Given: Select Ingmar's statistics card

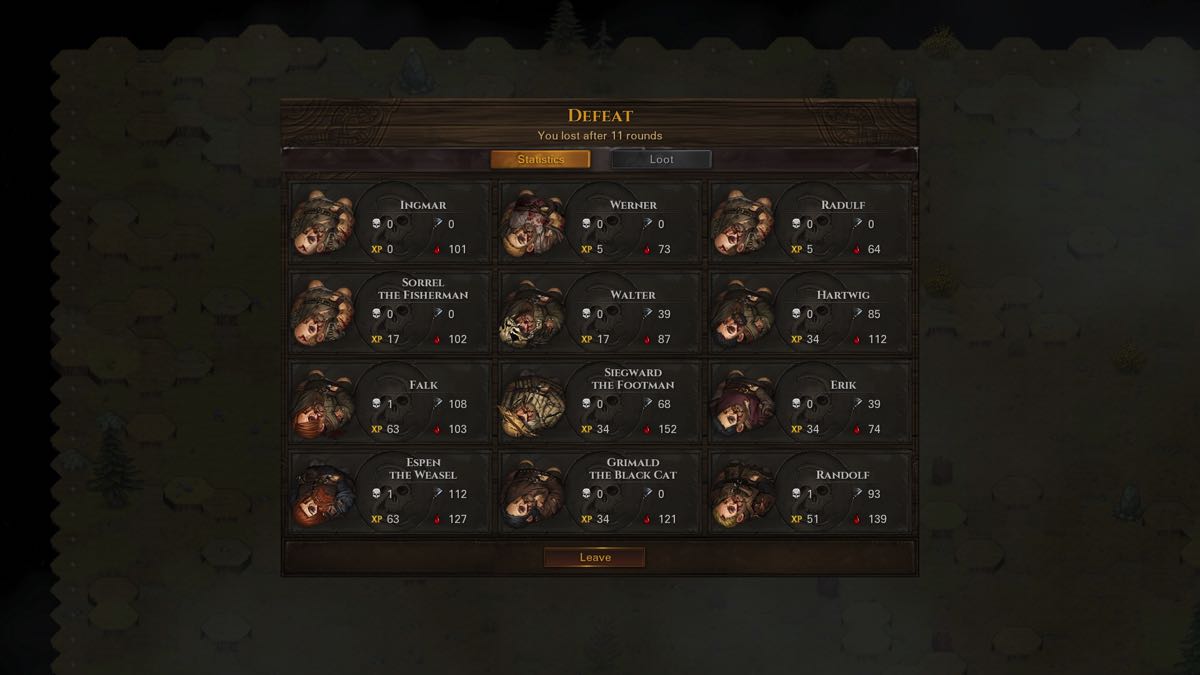Looking at the screenshot, I should (390, 223).
